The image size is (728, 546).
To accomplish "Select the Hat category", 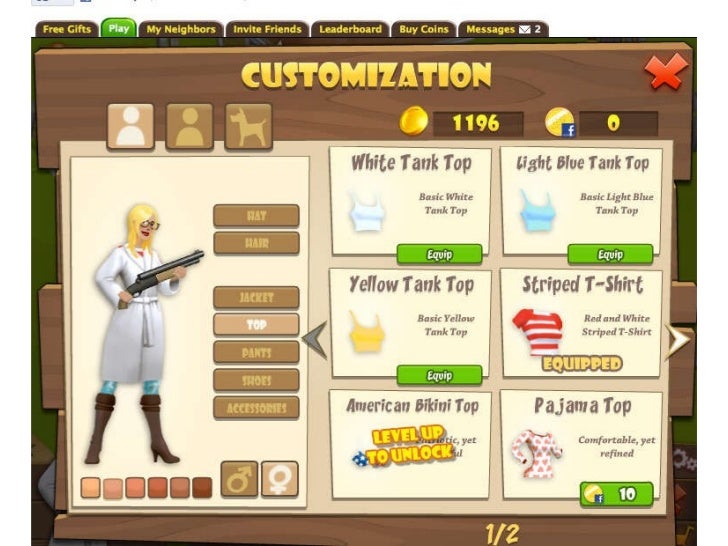I will 256,216.
